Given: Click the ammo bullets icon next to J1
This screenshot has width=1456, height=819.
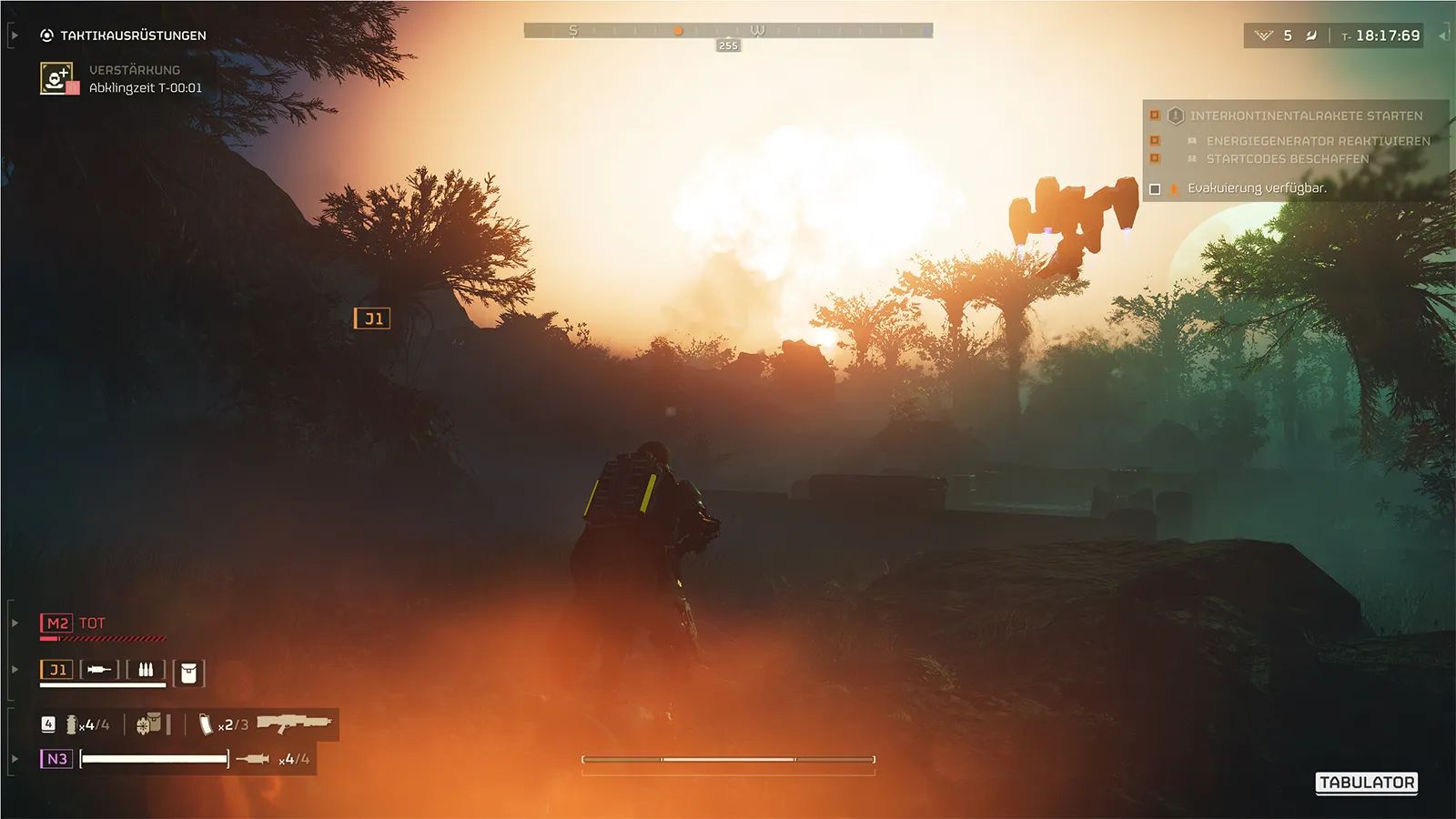Looking at the screenshot, I should point(146,670).
